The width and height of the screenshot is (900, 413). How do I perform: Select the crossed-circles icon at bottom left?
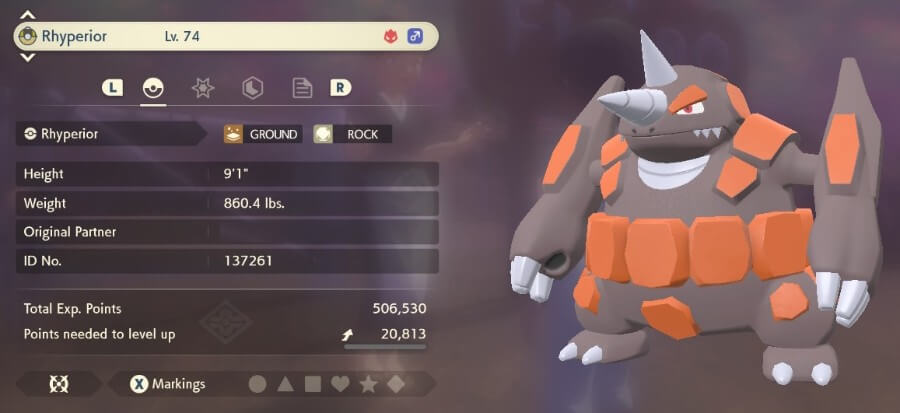(x=57, y=384)
